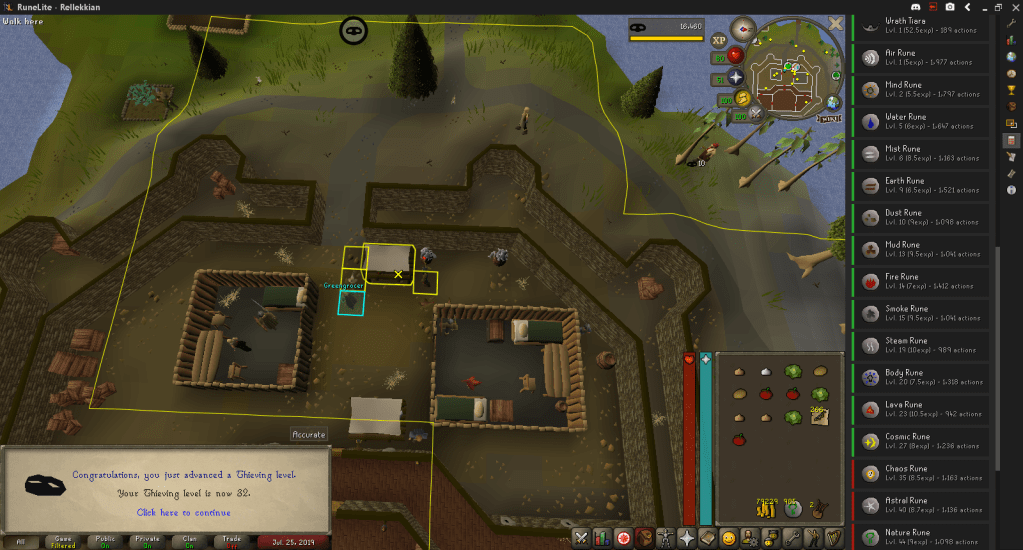Click here to continue the level-up dialogue

[x=182, y=512]
